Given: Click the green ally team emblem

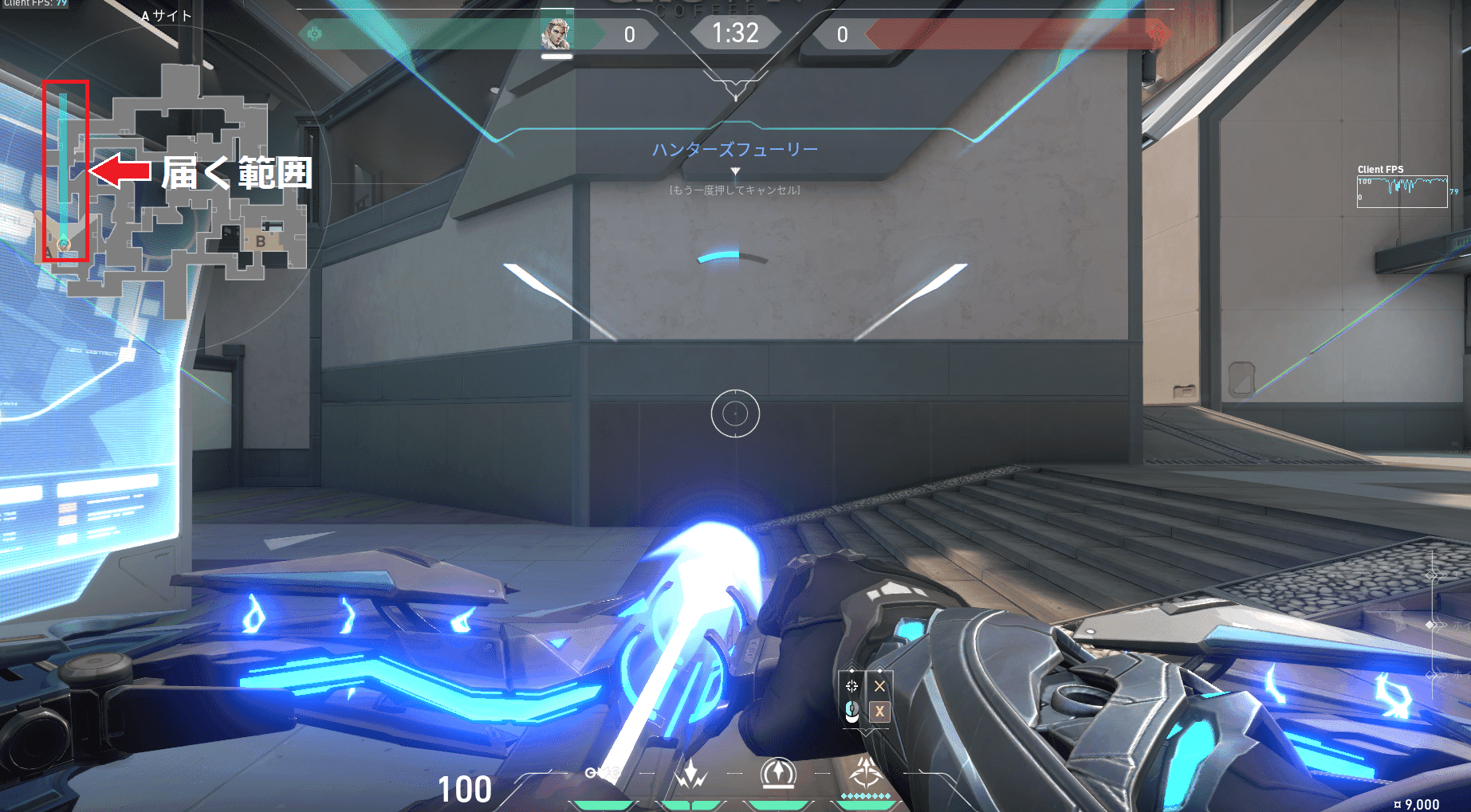Looking at the screenshot, I should pos(315,33).
